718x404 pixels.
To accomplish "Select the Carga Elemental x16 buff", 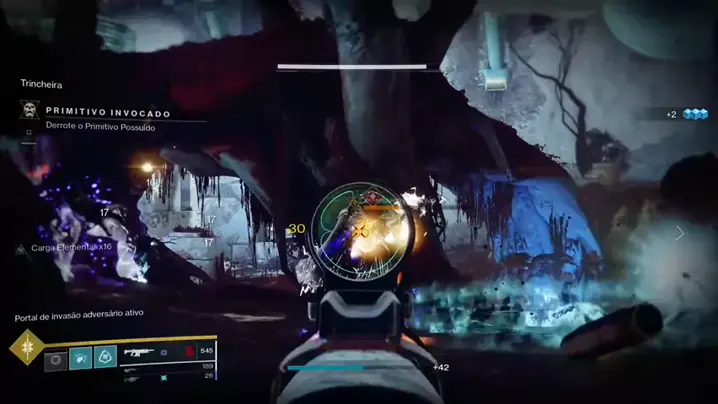I will click(65, 247).
